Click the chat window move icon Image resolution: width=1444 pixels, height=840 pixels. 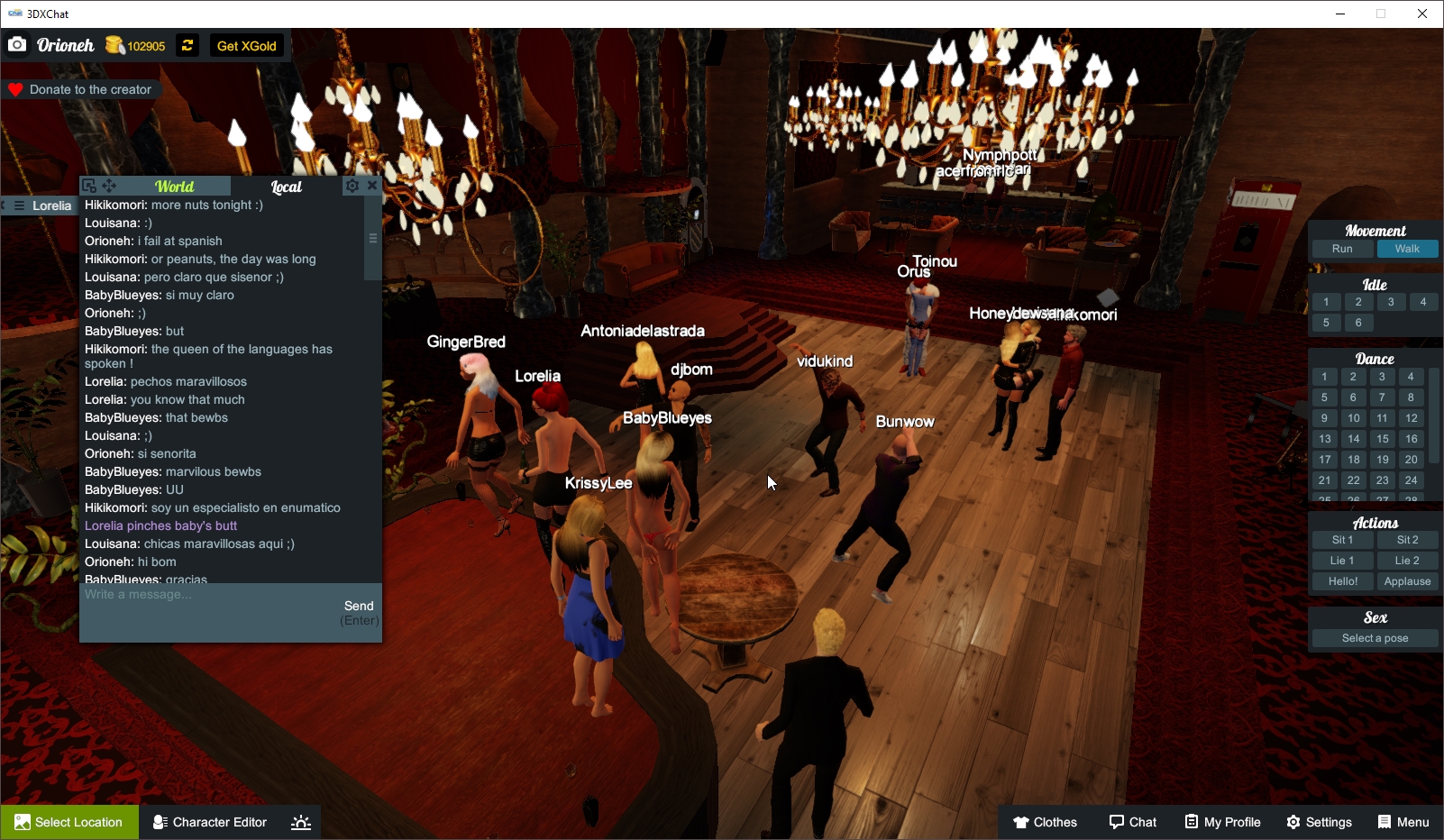[x=108, y=186]
